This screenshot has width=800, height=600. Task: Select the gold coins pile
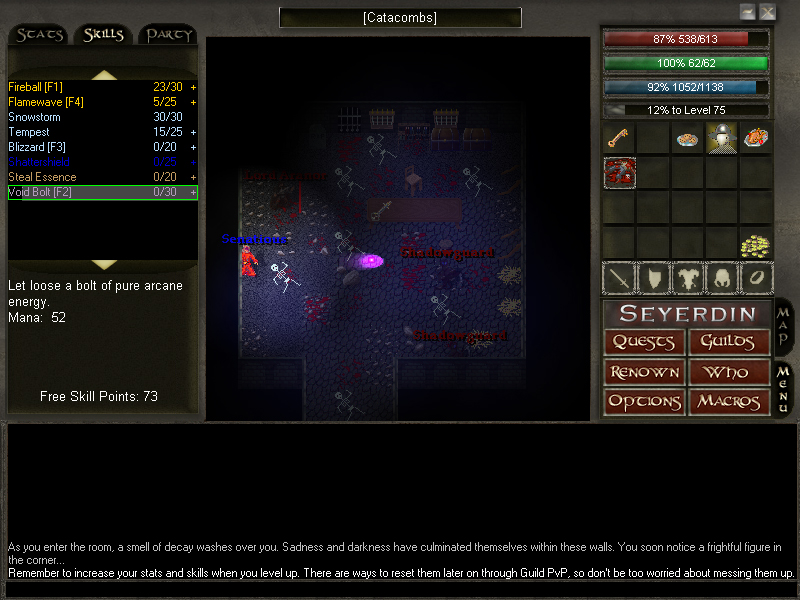[755, 245]
